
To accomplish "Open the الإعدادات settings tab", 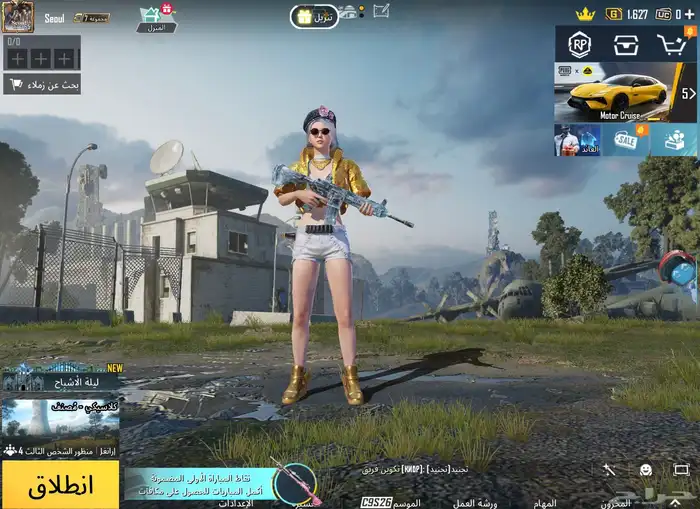I will [236, 502].
